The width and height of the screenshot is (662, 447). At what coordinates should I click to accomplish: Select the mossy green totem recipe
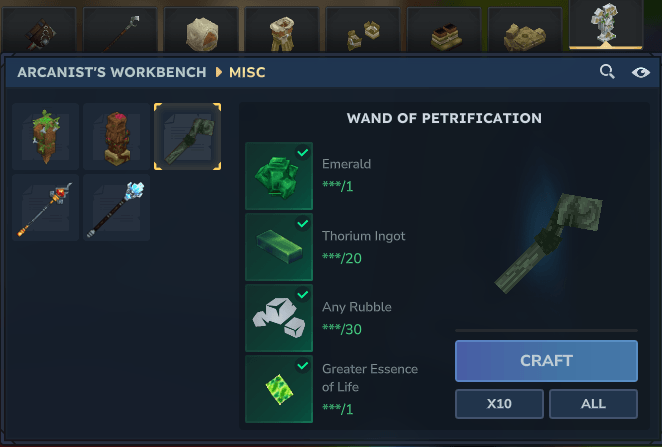[46, 136]
